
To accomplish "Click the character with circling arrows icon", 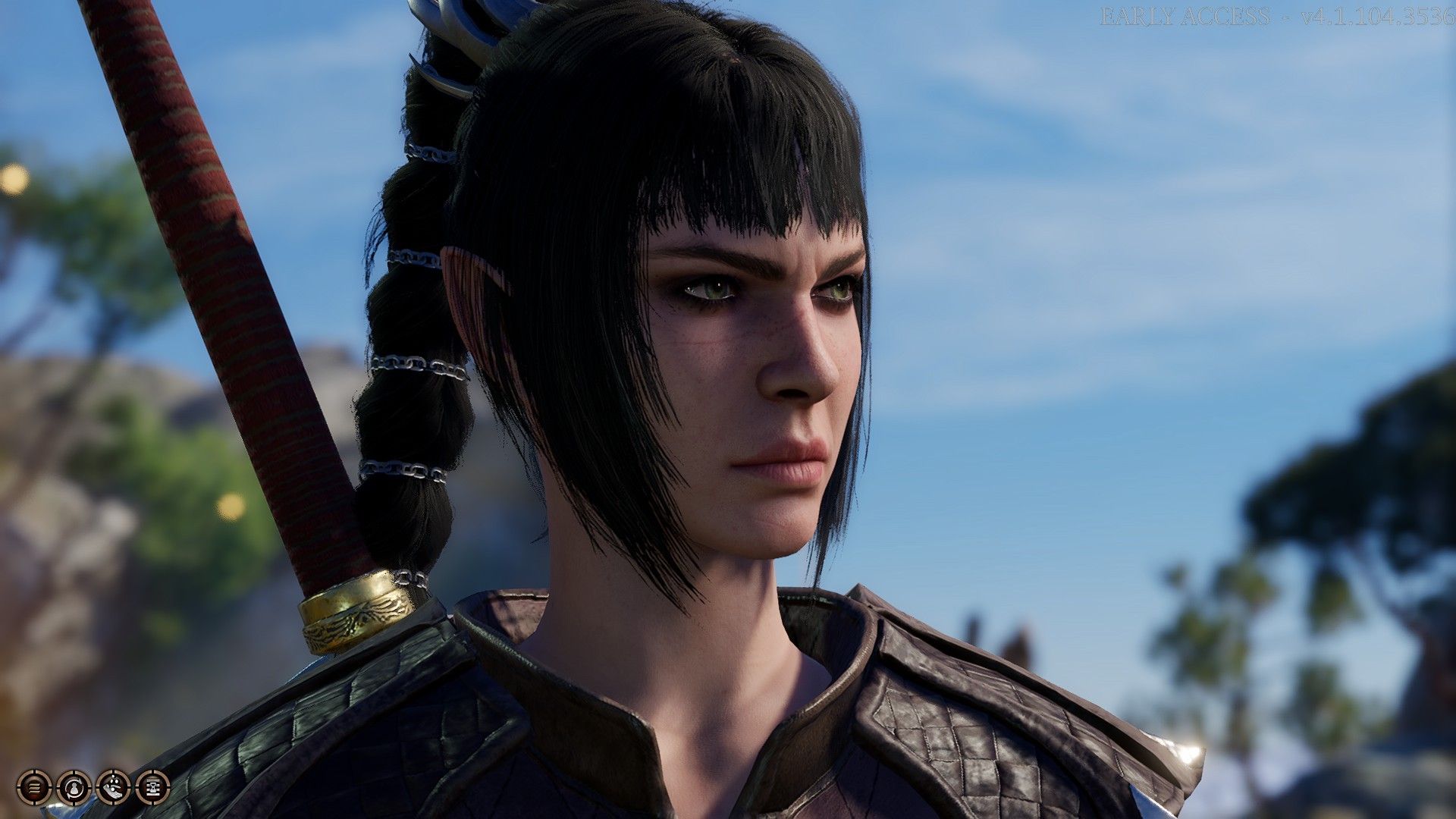I will coord(74,787).
